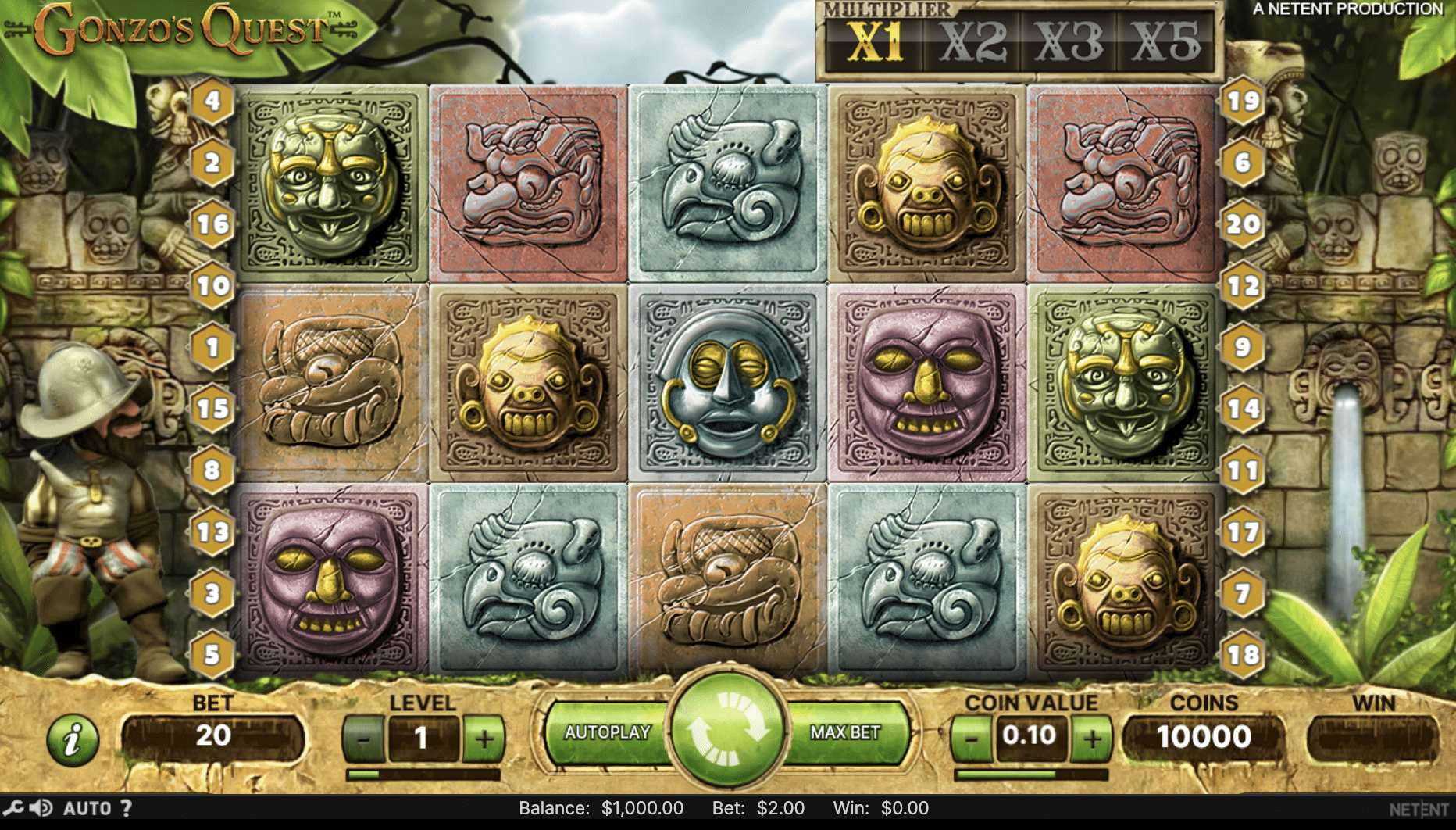Show payline 4 marker
The width and height of the screenshot is (1456, 830).
212,101
